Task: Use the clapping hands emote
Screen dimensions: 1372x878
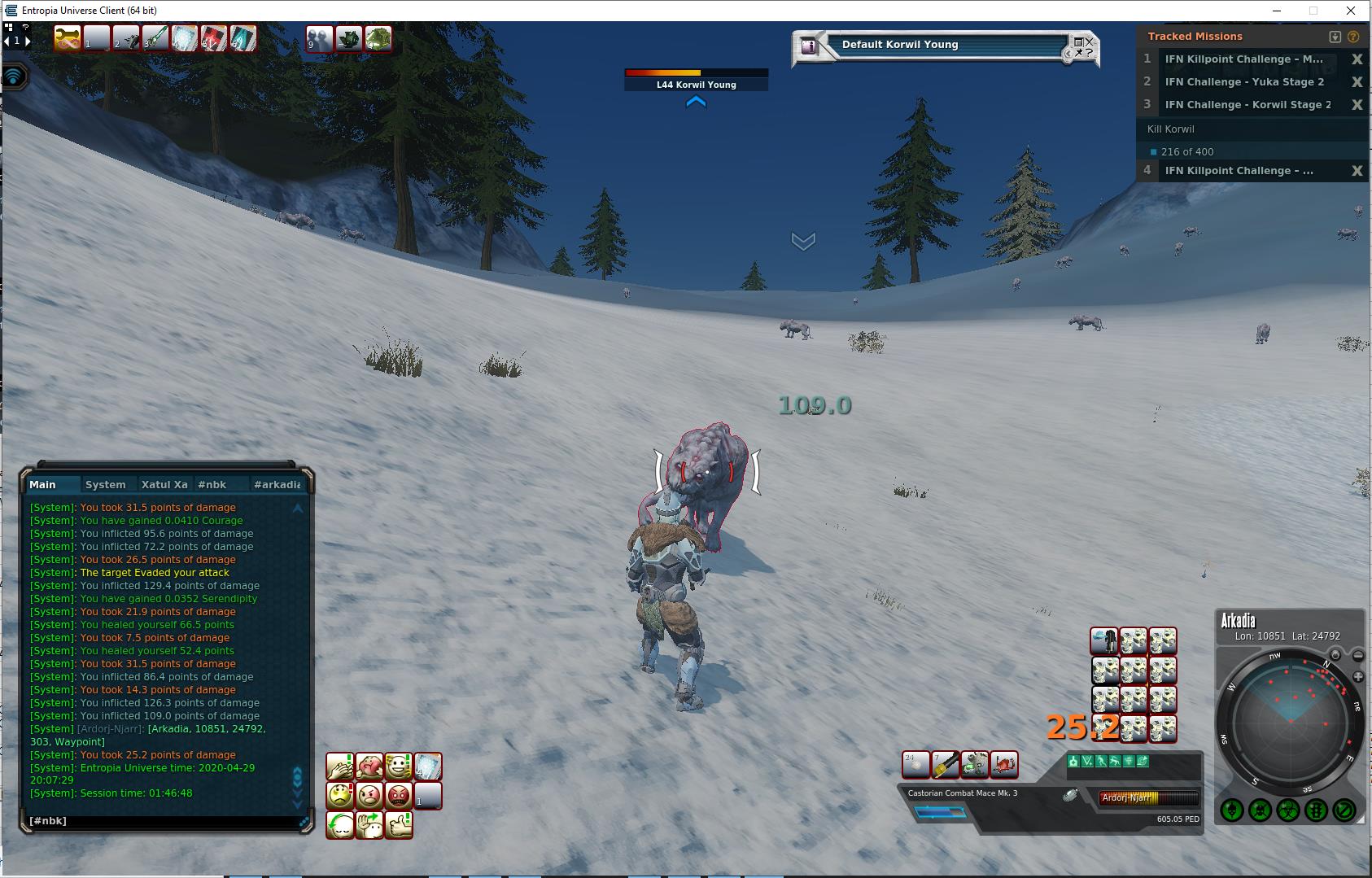Action: click(x=340, y=767)
